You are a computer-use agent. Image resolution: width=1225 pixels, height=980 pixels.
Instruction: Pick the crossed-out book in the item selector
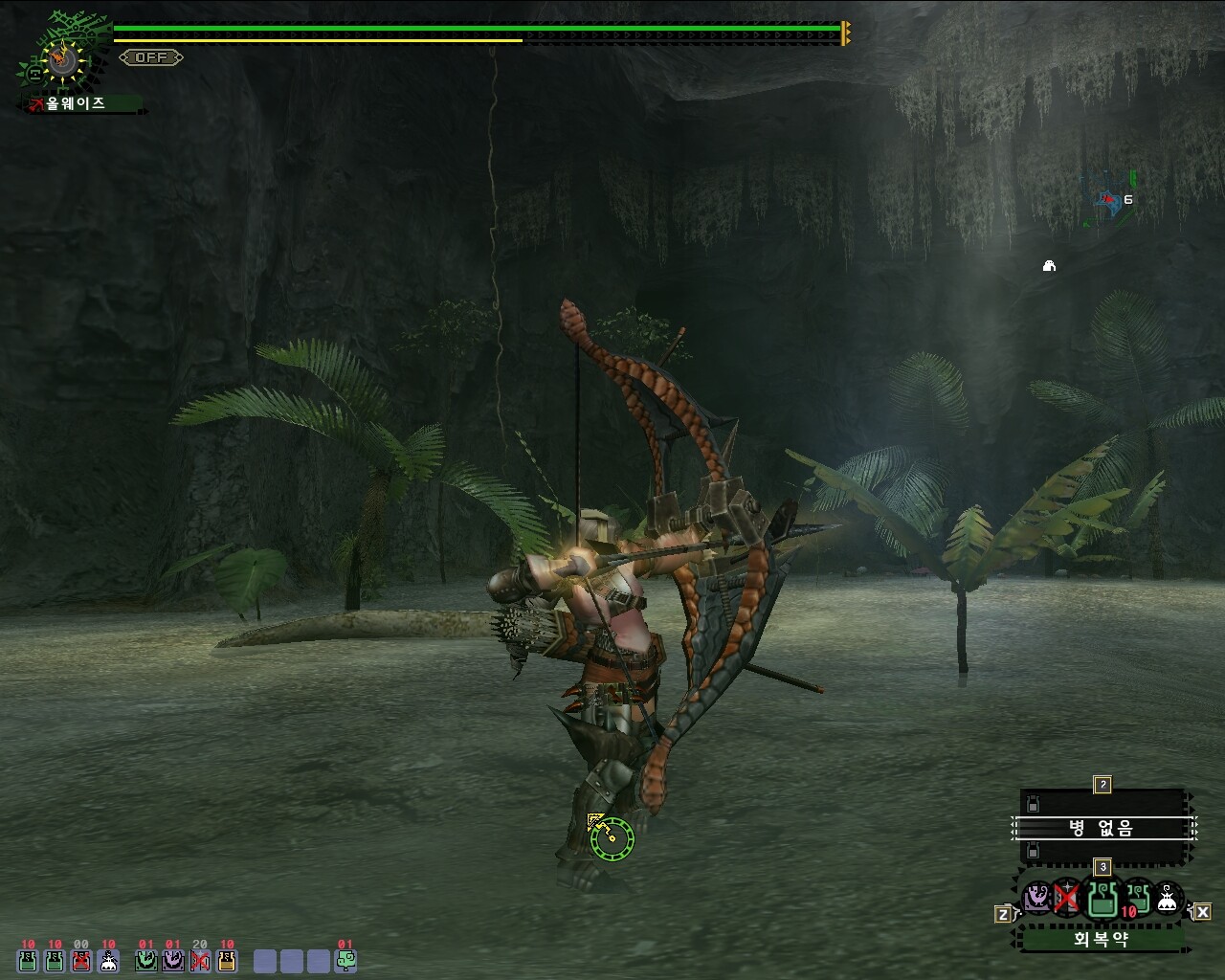[x=1067, y=898]
